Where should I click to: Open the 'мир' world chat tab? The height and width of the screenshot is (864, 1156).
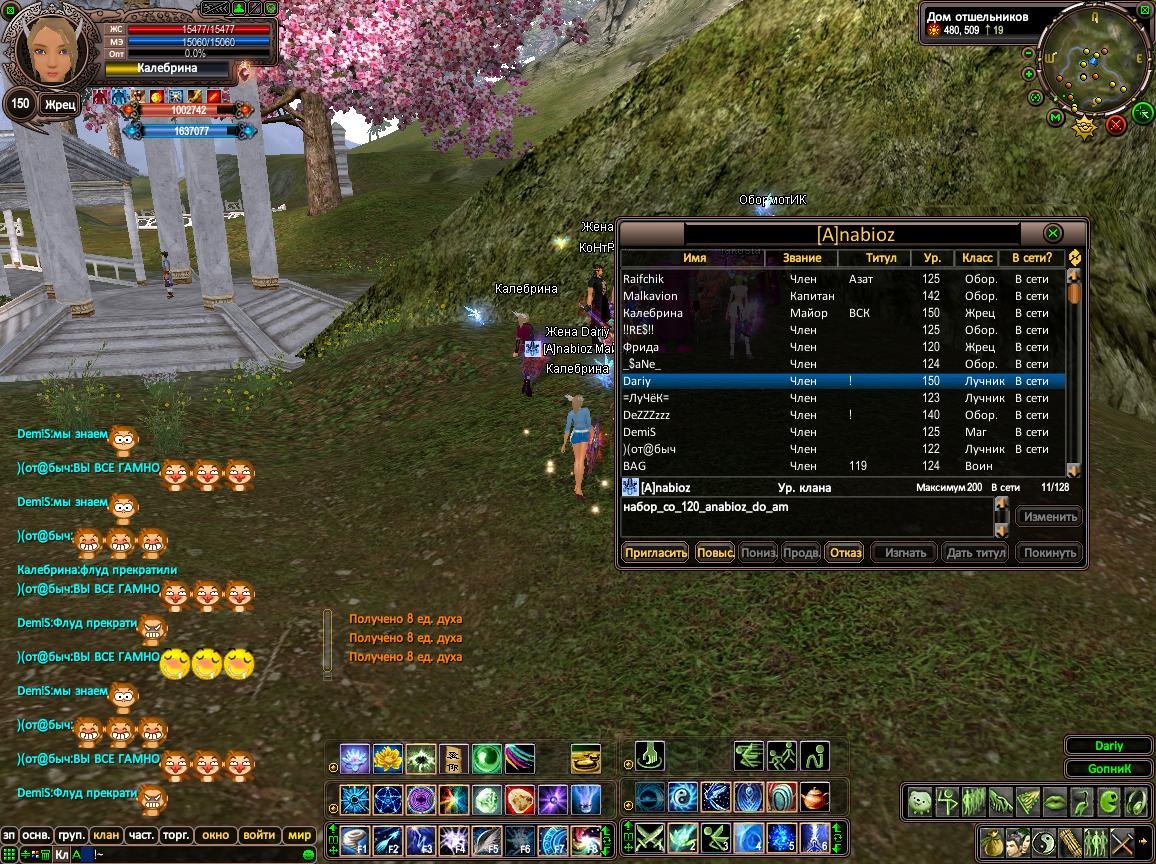click(x=299, y=835)
